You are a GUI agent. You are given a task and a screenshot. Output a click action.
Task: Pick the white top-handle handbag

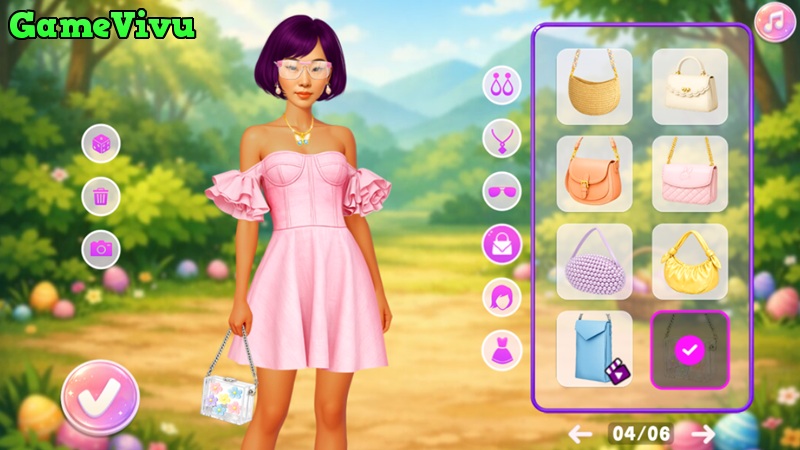coord(690,87)
